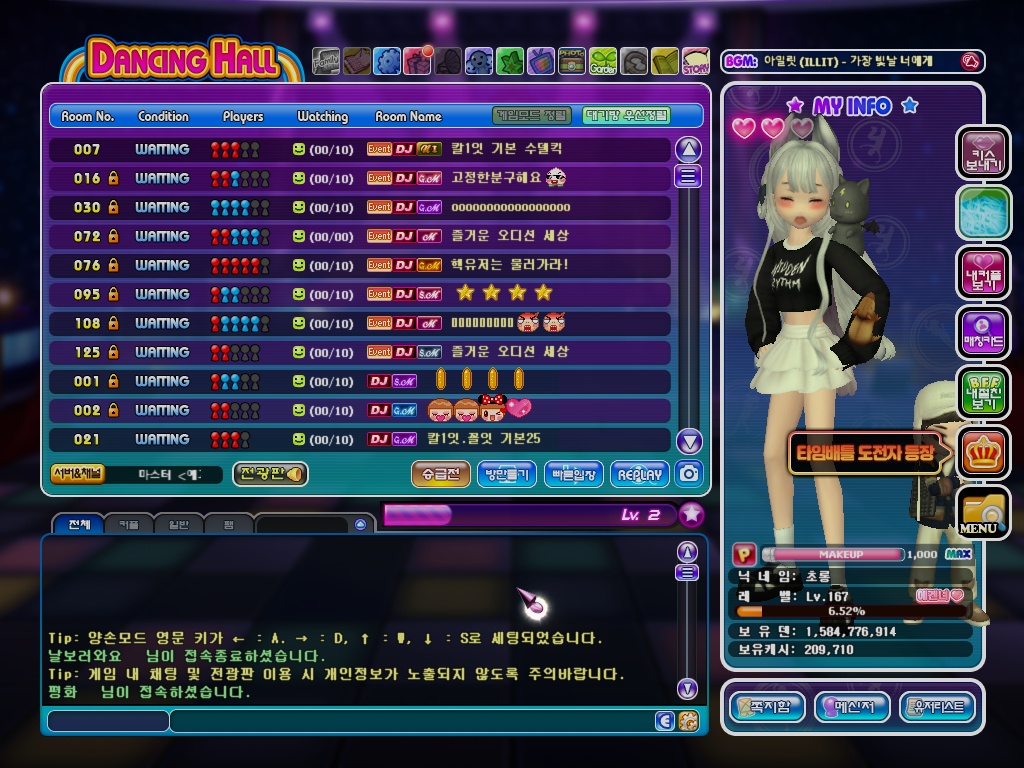Open the REPLAY button
Screen dimensions: 1024x768
coord(640,474)
